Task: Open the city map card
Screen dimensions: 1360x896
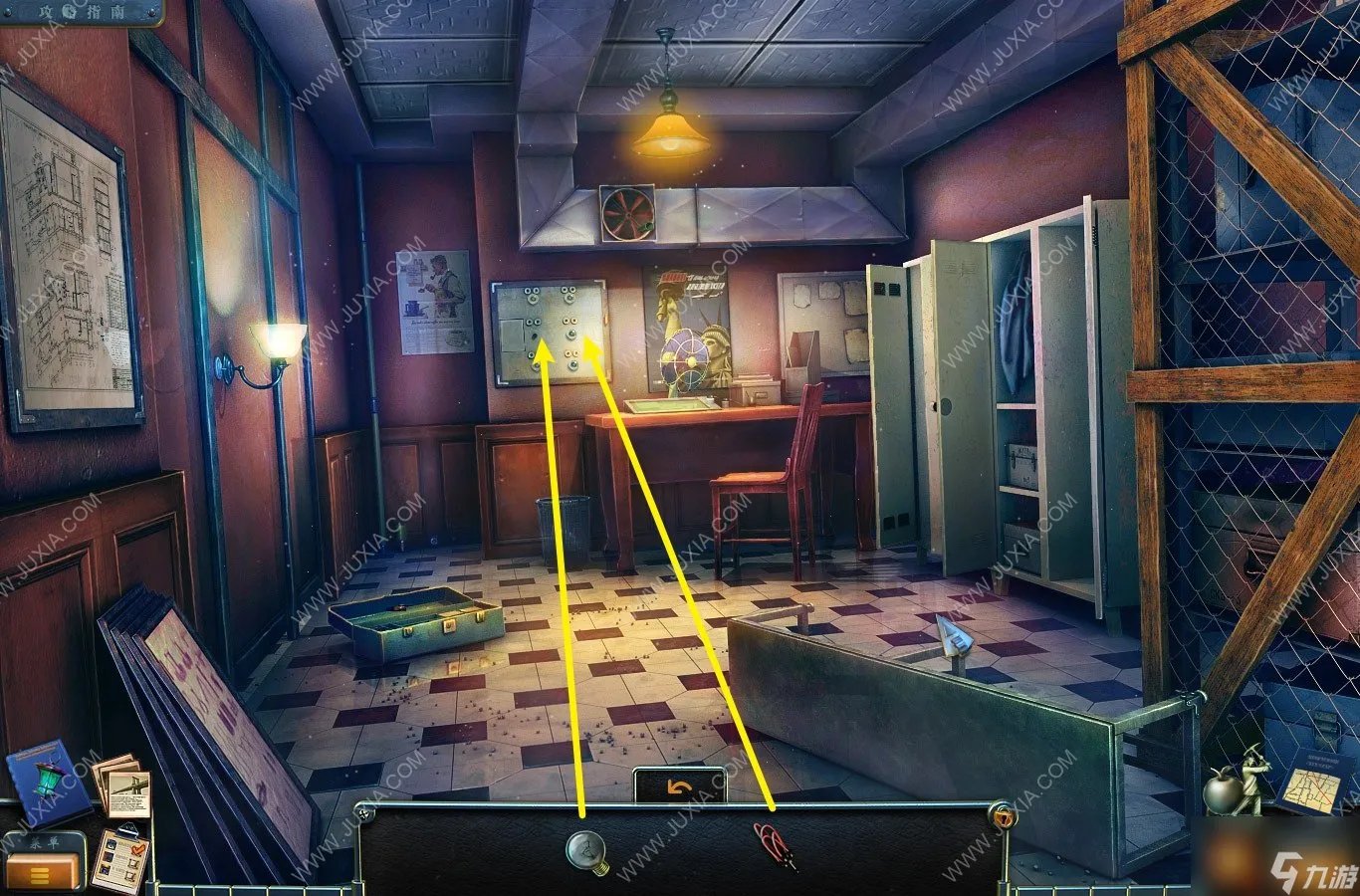Action: click(1312, 783)
